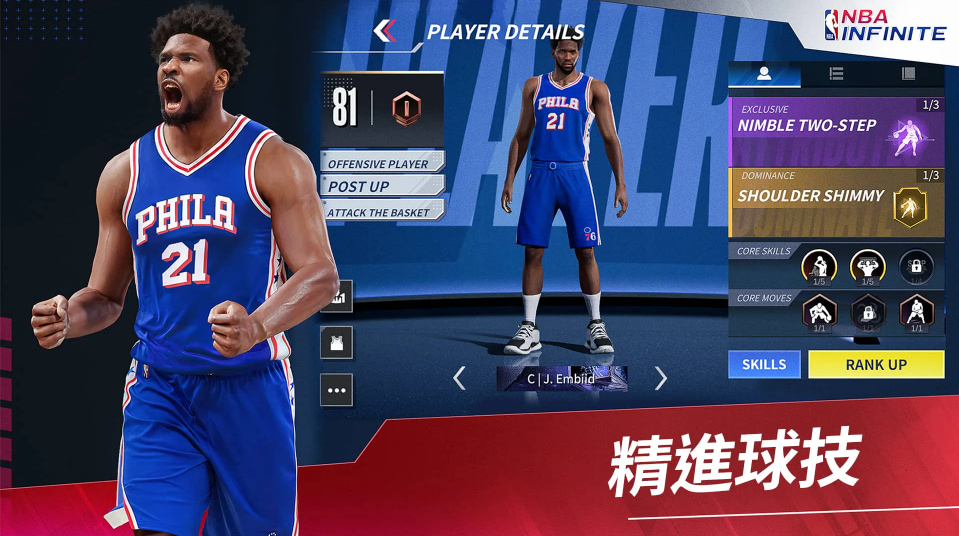This screenshot has width=959, height=536.
Task: Open the three-dots more options button
Action: click(x=336, y=390)
